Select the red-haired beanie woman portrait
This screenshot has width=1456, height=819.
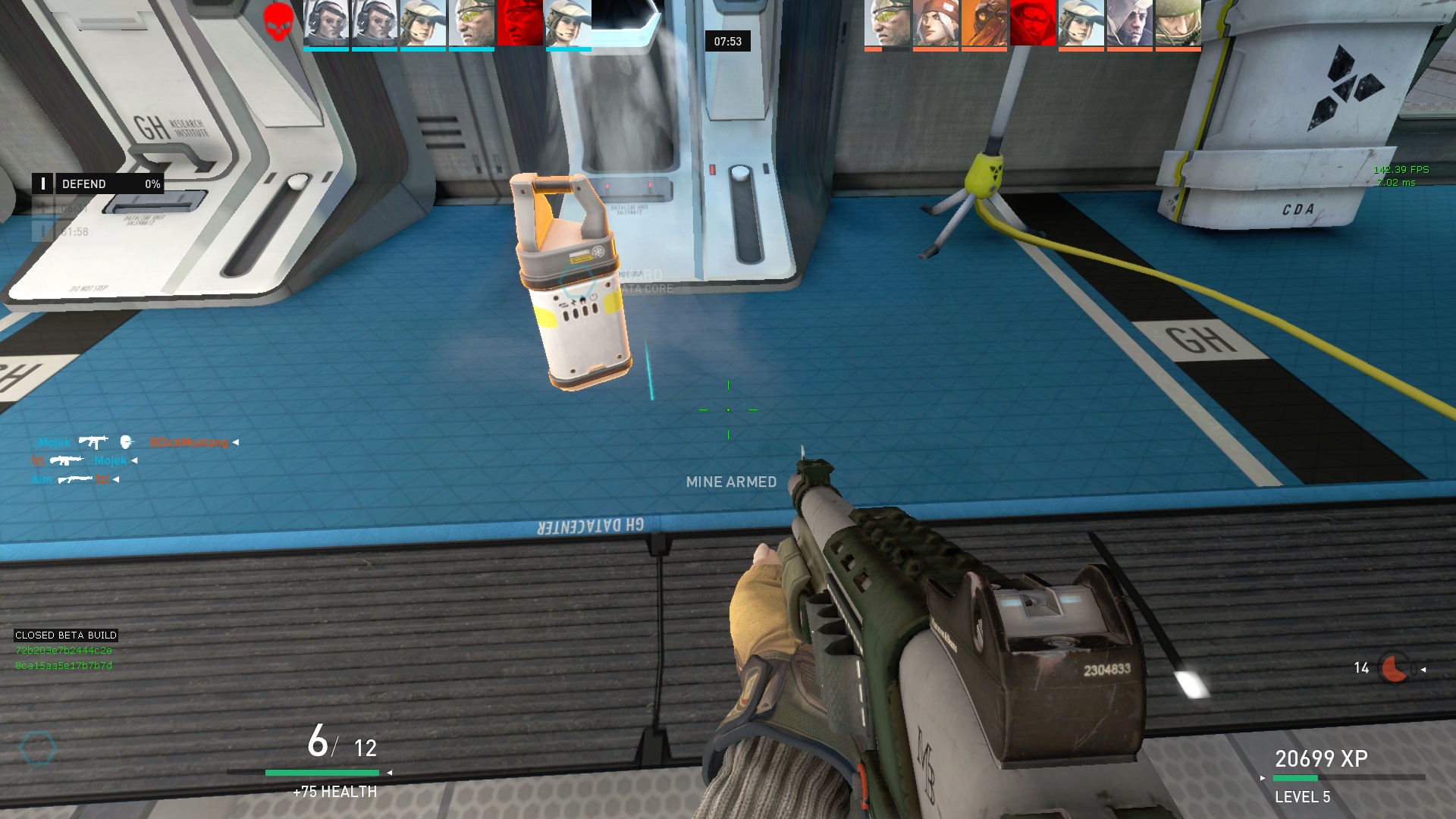point(935,24)
